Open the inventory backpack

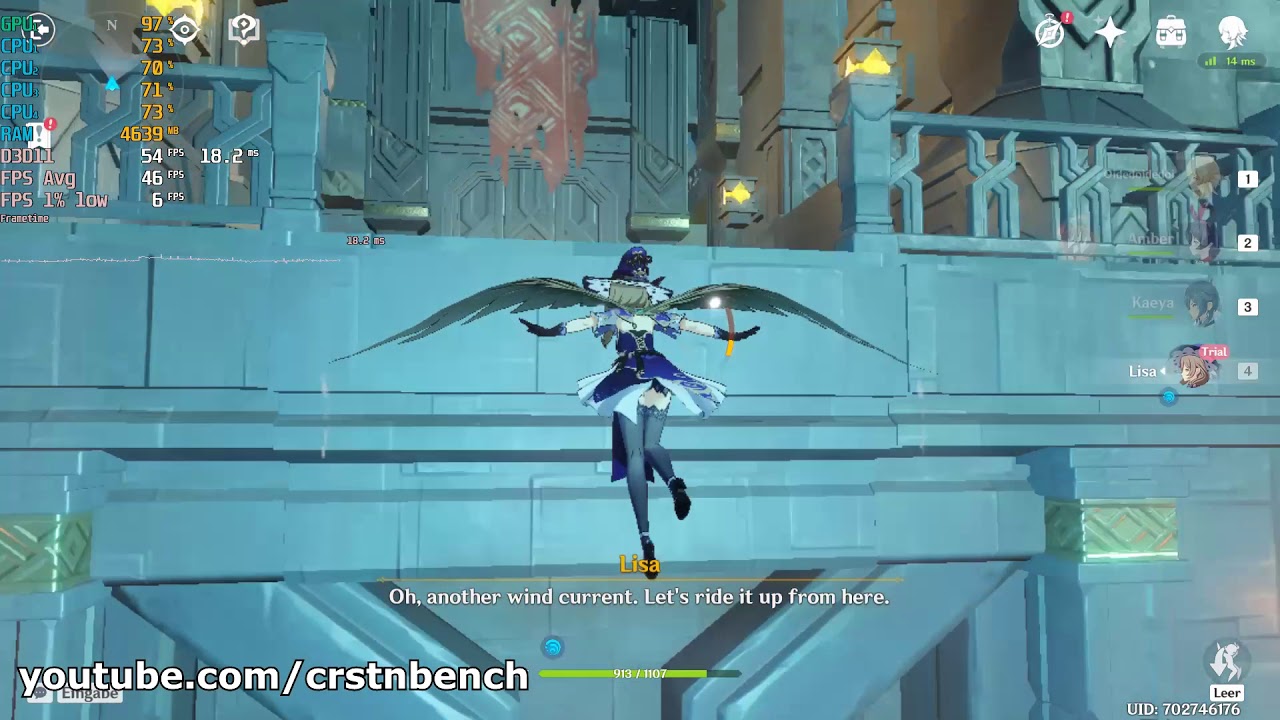pyautogui.click(x=1171, y=32)
